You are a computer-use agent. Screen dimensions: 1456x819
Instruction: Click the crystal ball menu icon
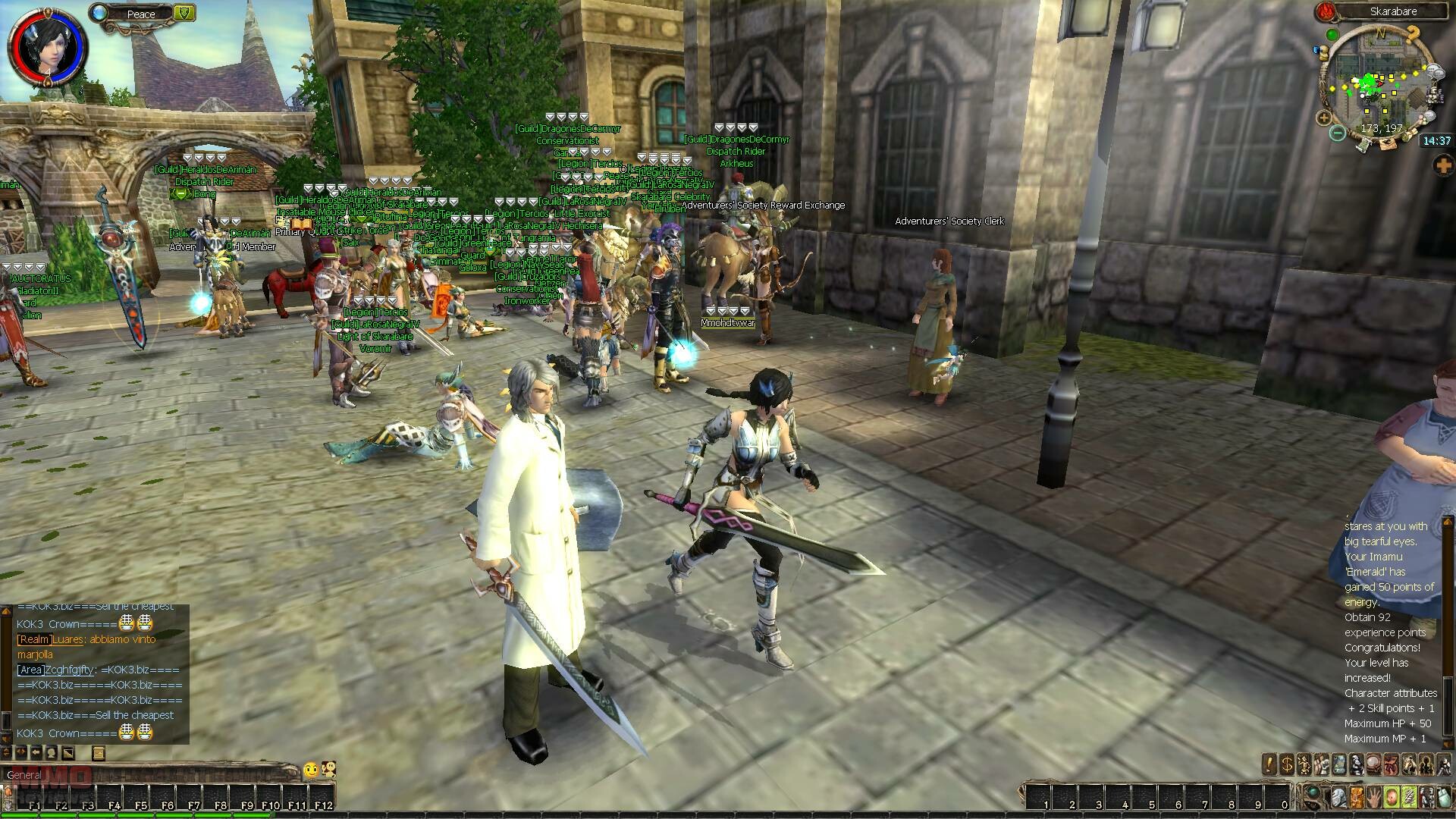click(x=1373, y=764)
